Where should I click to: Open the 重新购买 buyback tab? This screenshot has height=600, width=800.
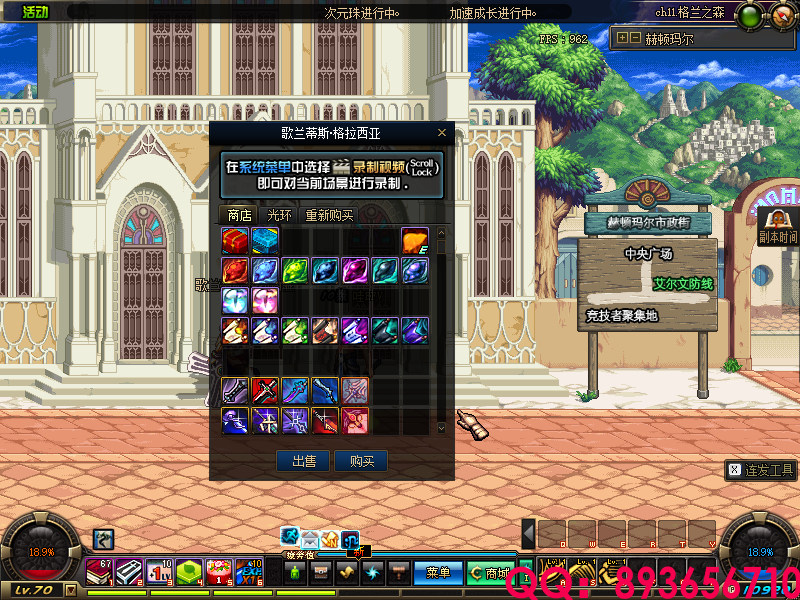329,215
